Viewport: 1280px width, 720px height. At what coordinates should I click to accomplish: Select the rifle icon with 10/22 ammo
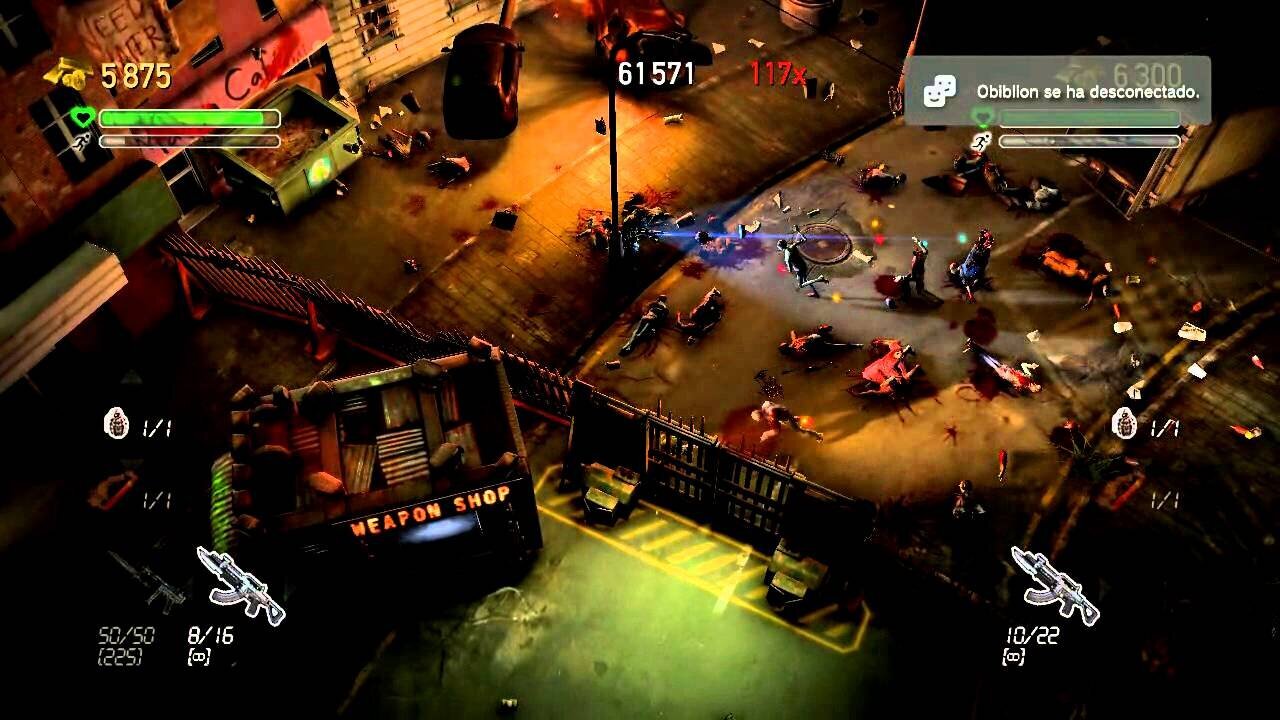(1054, 585)
